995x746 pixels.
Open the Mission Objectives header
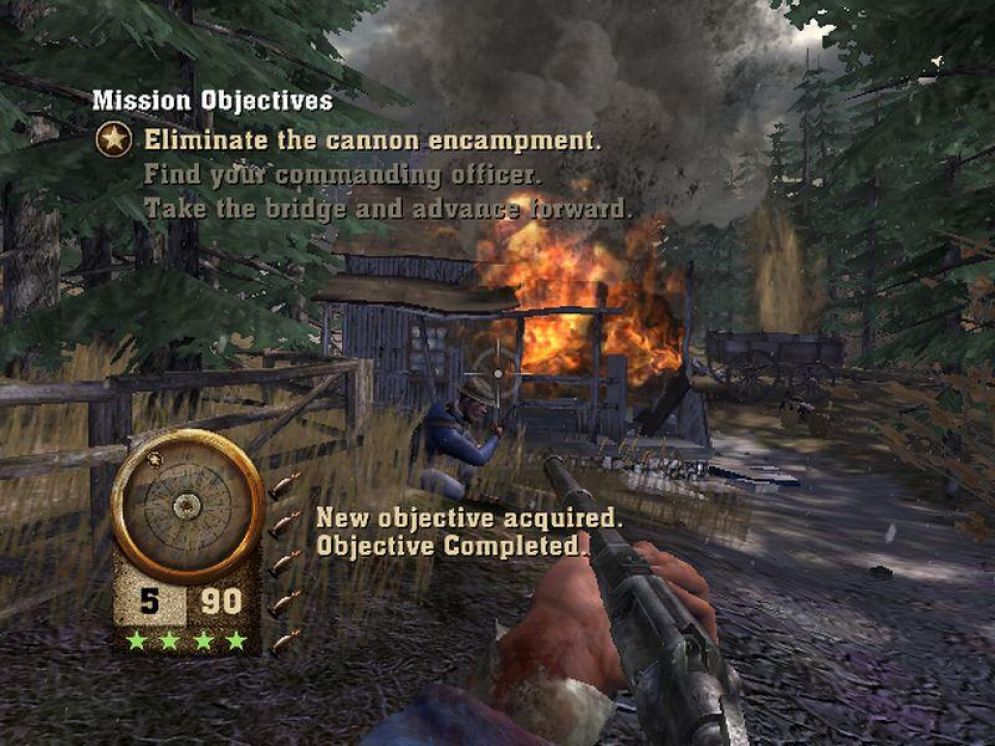click(212, 101)
